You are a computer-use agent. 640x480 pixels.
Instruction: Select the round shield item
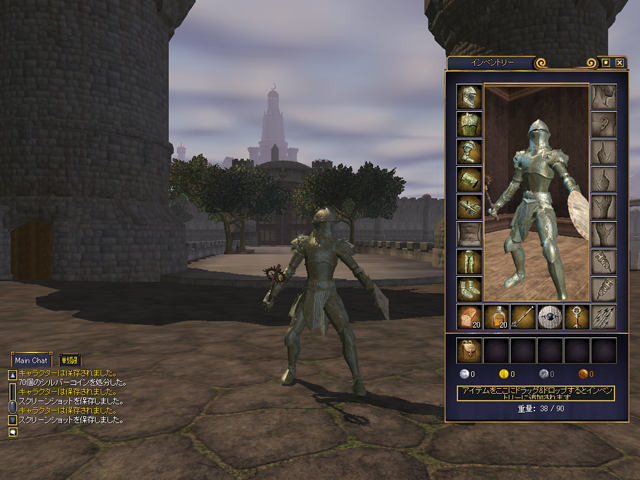click(549, 317)
